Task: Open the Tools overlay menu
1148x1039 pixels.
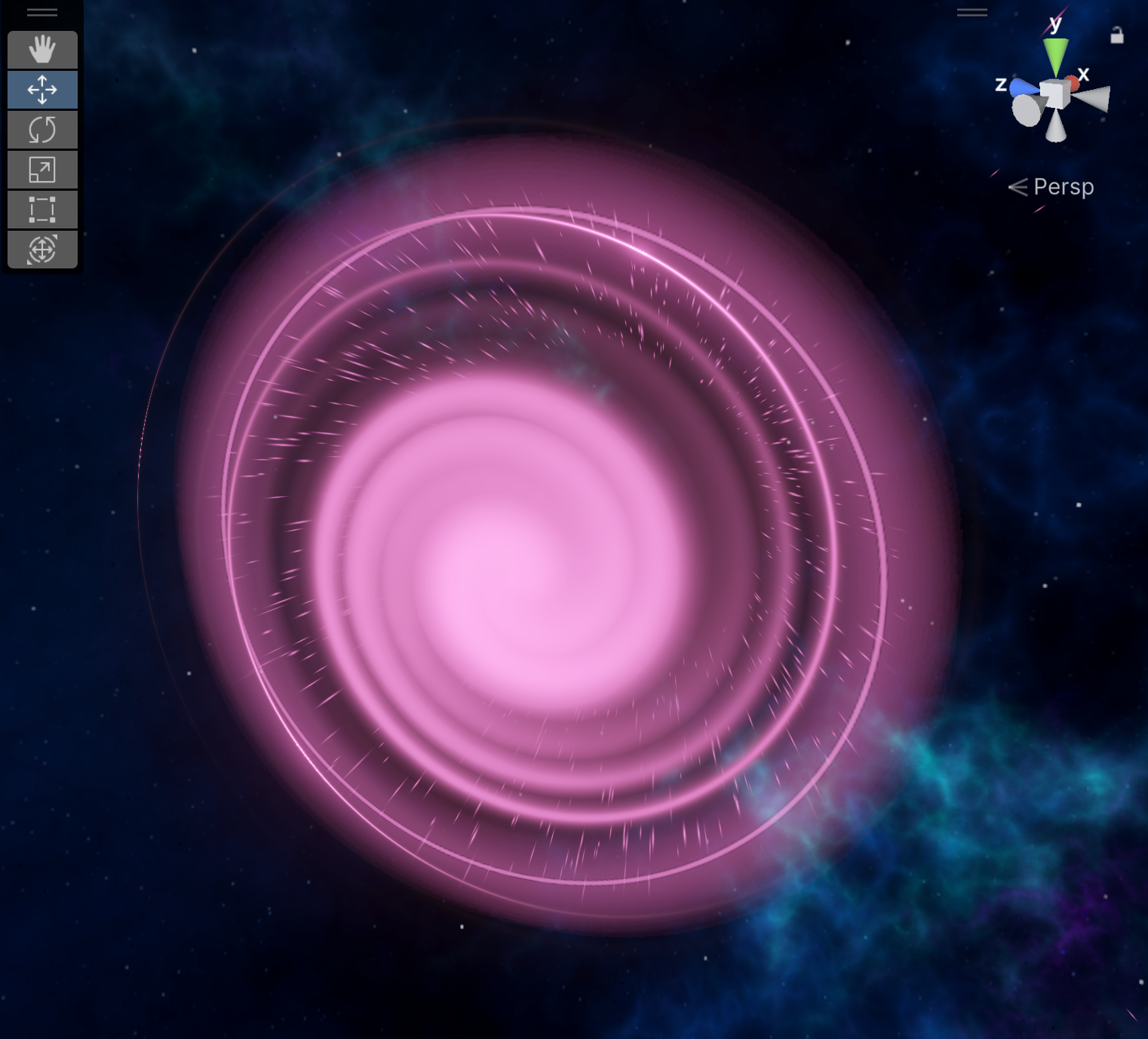Action: 41,11
